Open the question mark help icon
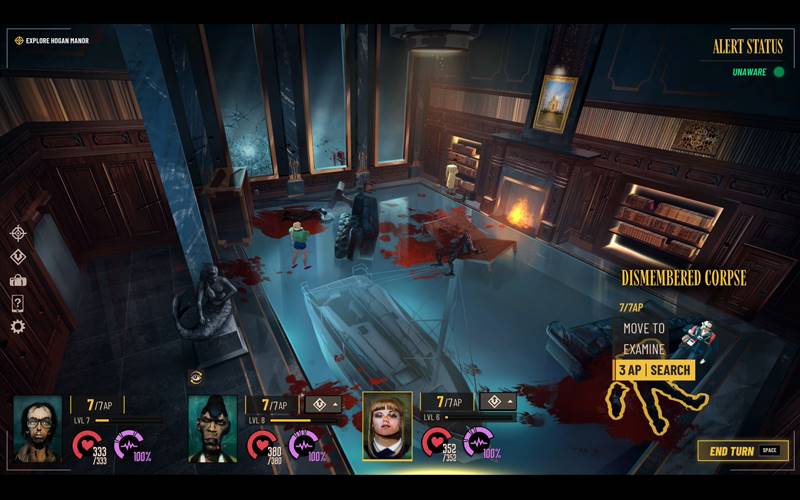The width and height of the screenshot is (800, 500). [17, 303]
